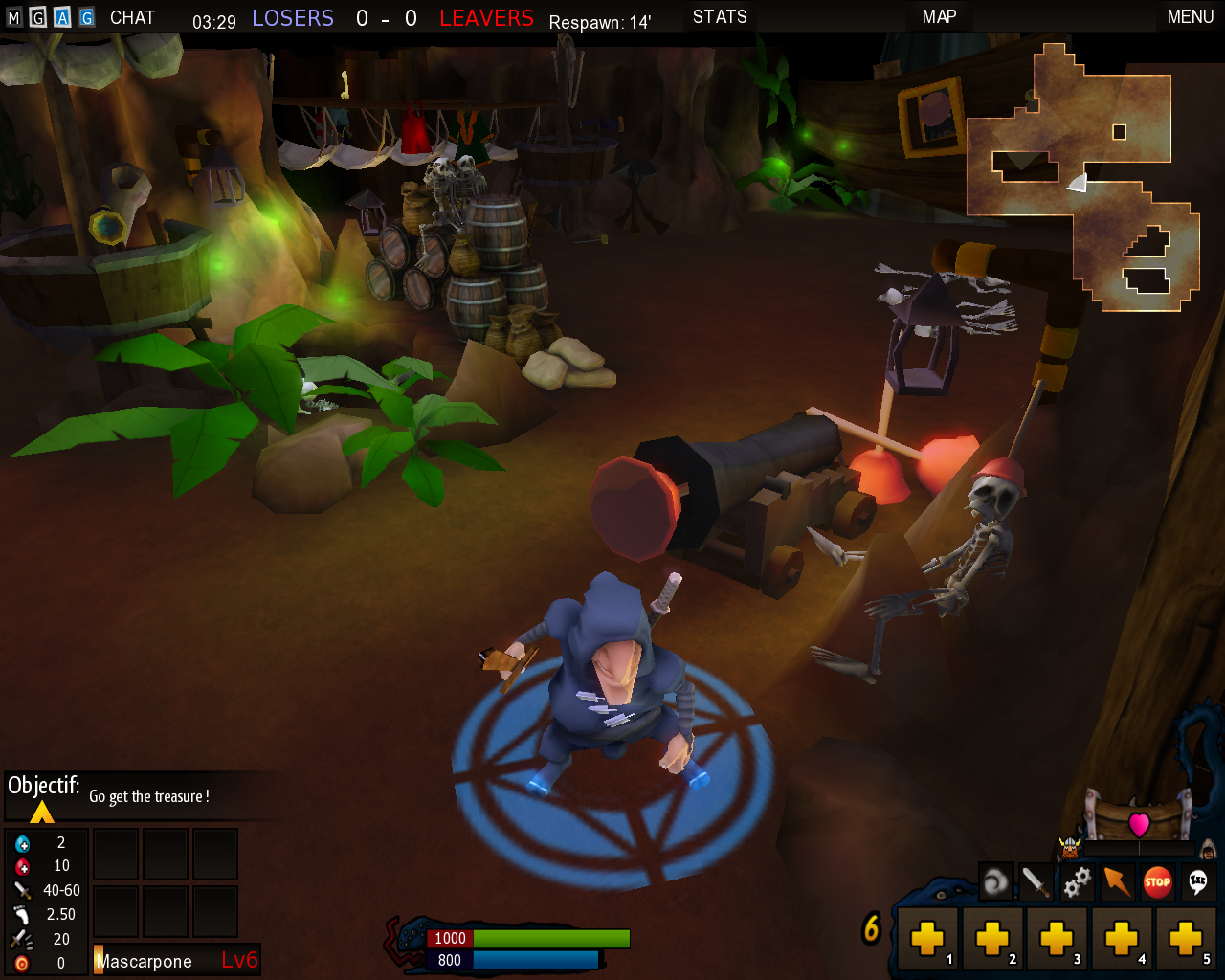Select the sword attack command
Image resolution: width=1225 pixels, height=980 pixels.
coord(1036,881)
